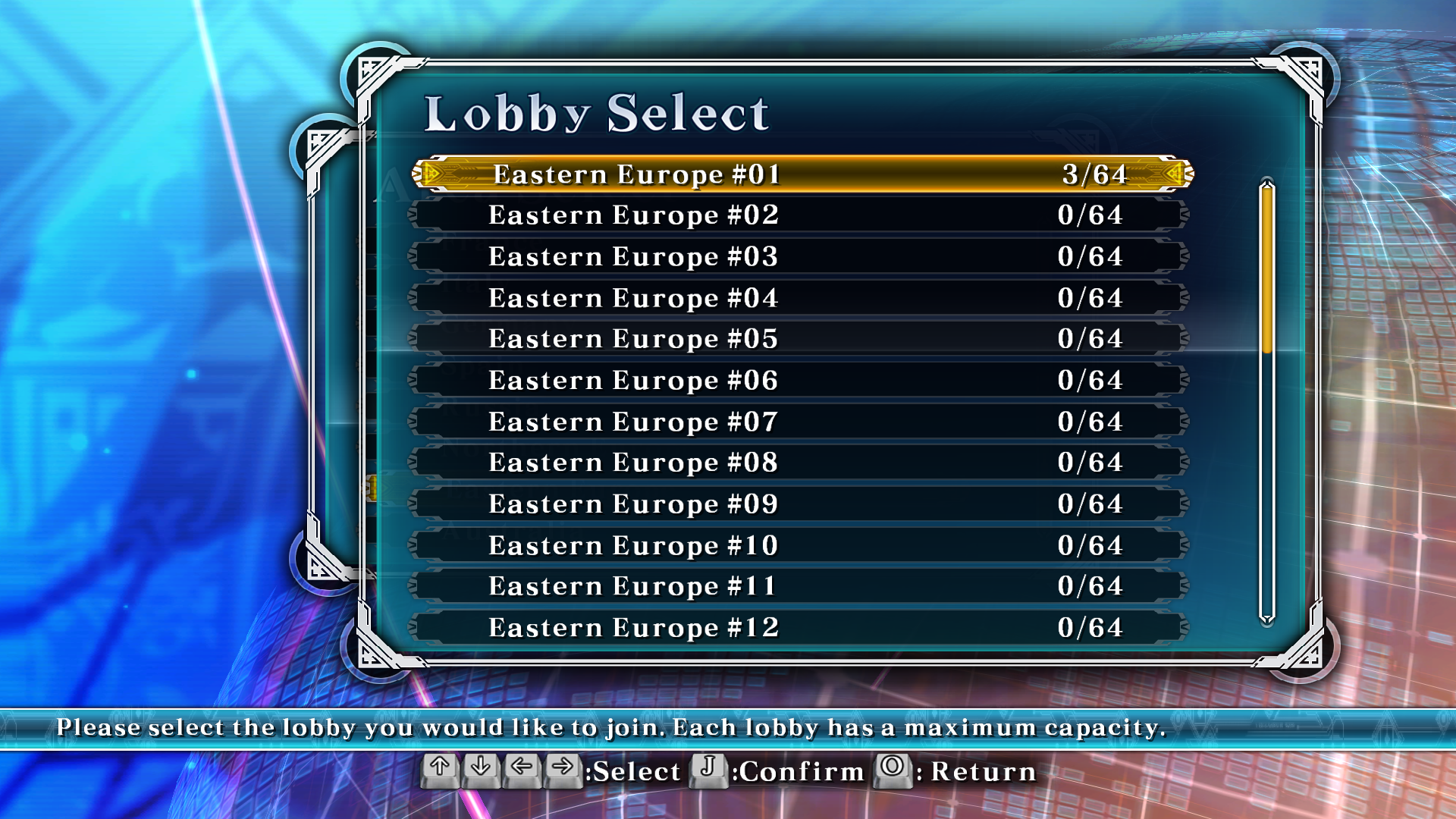Screen dimensions: 1456x819
Task: Select the Eastern Europe #01 lobby
Action: (801, 174)
